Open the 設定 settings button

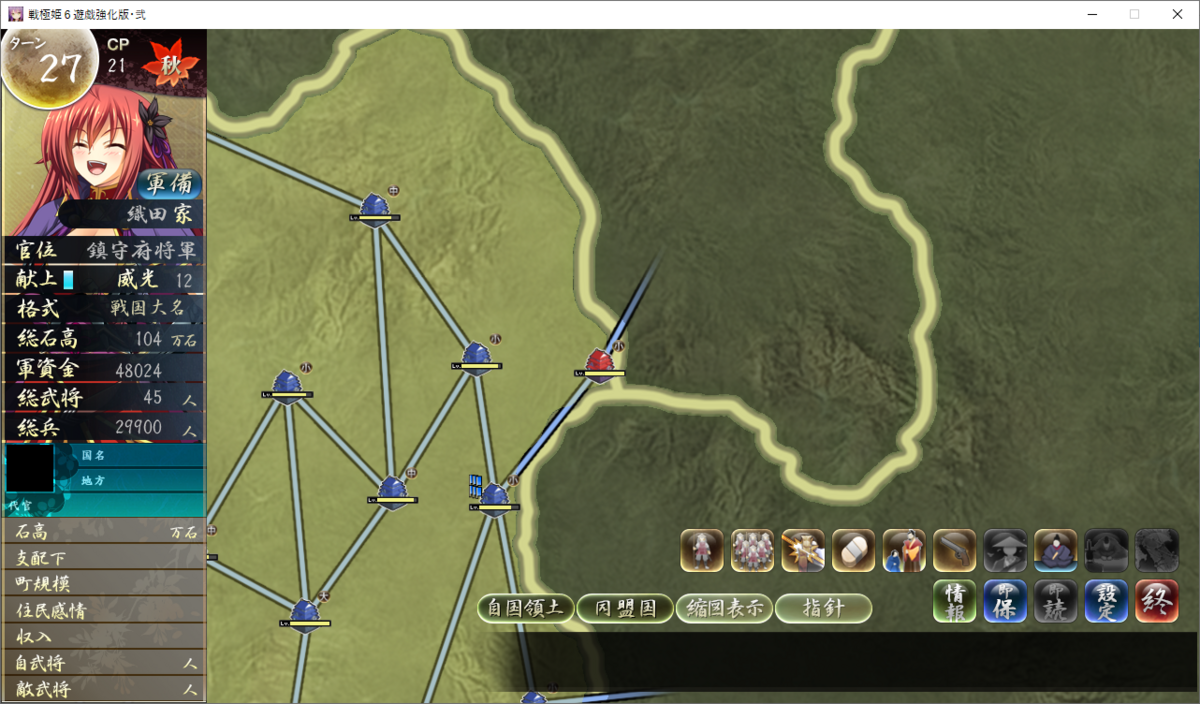click(1106, 602)
